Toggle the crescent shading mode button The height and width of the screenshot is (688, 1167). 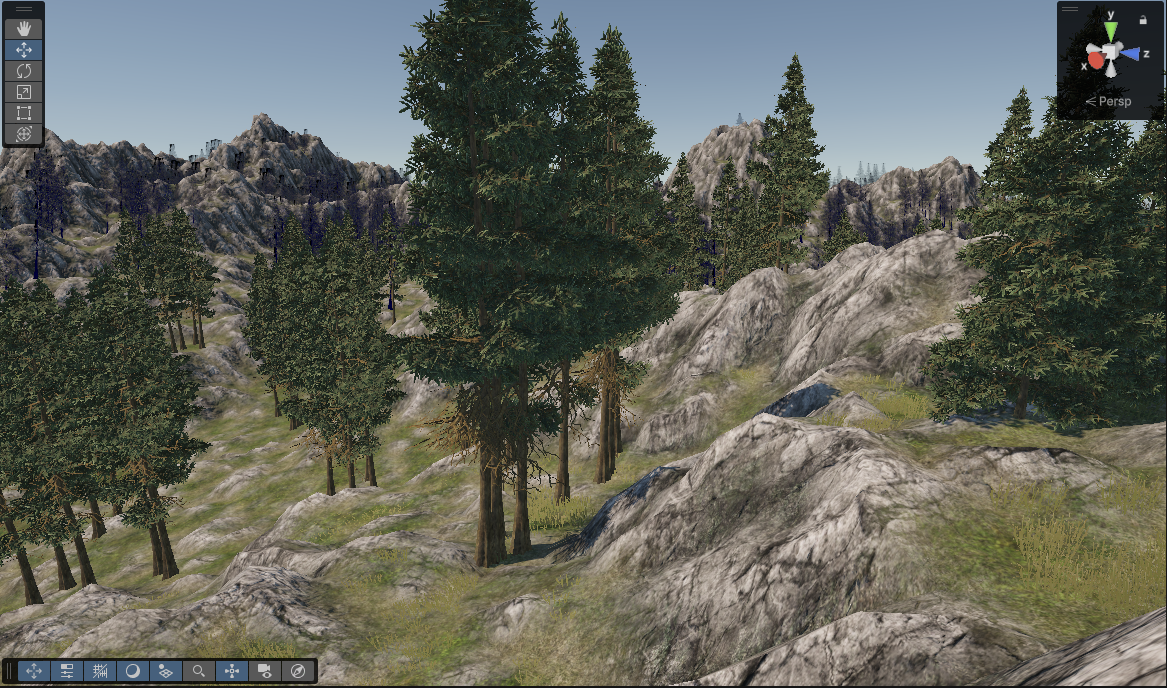(x=133, y=671)
